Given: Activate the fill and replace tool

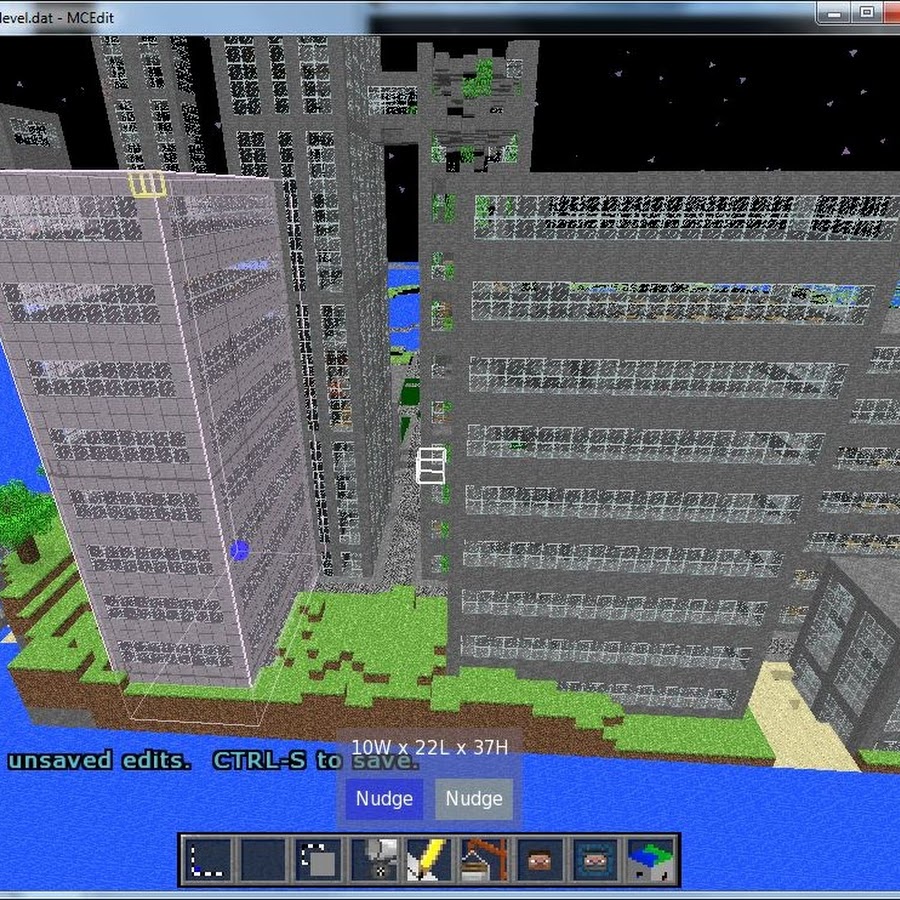Looking at the screenshot, I should (x=375, y=860).
